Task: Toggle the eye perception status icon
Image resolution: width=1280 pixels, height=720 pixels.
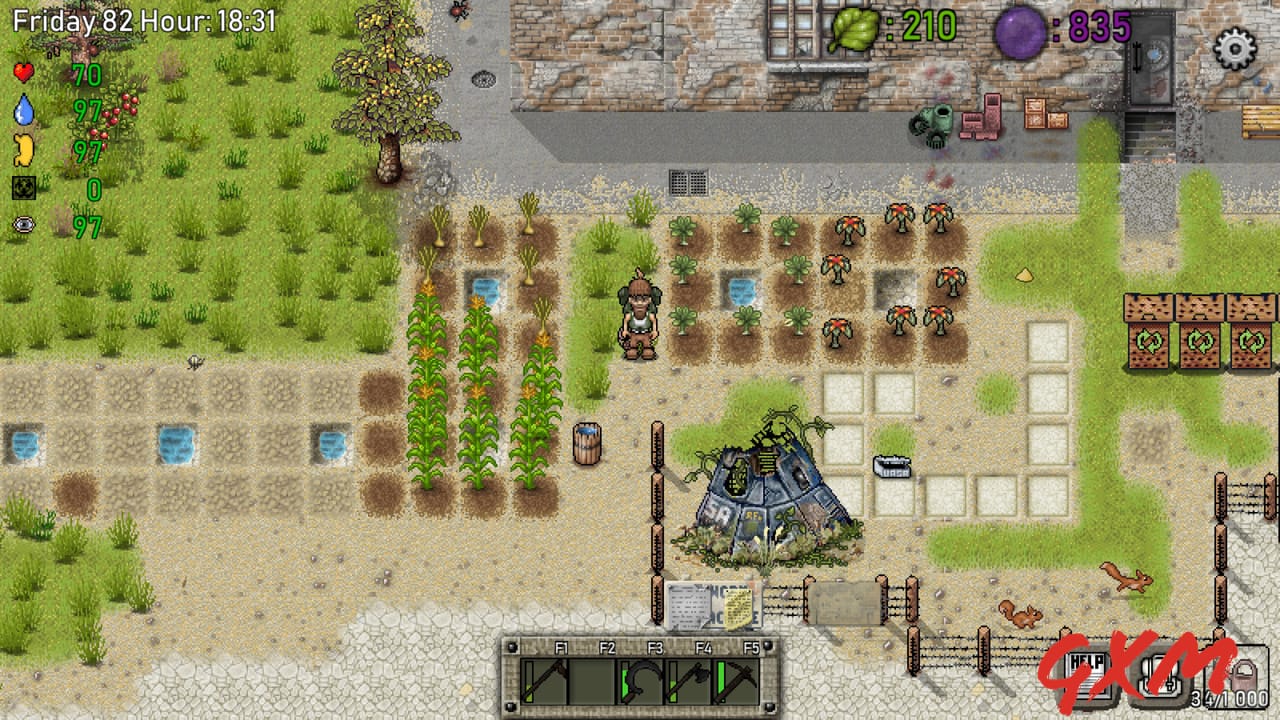Action: pos(22,226)
